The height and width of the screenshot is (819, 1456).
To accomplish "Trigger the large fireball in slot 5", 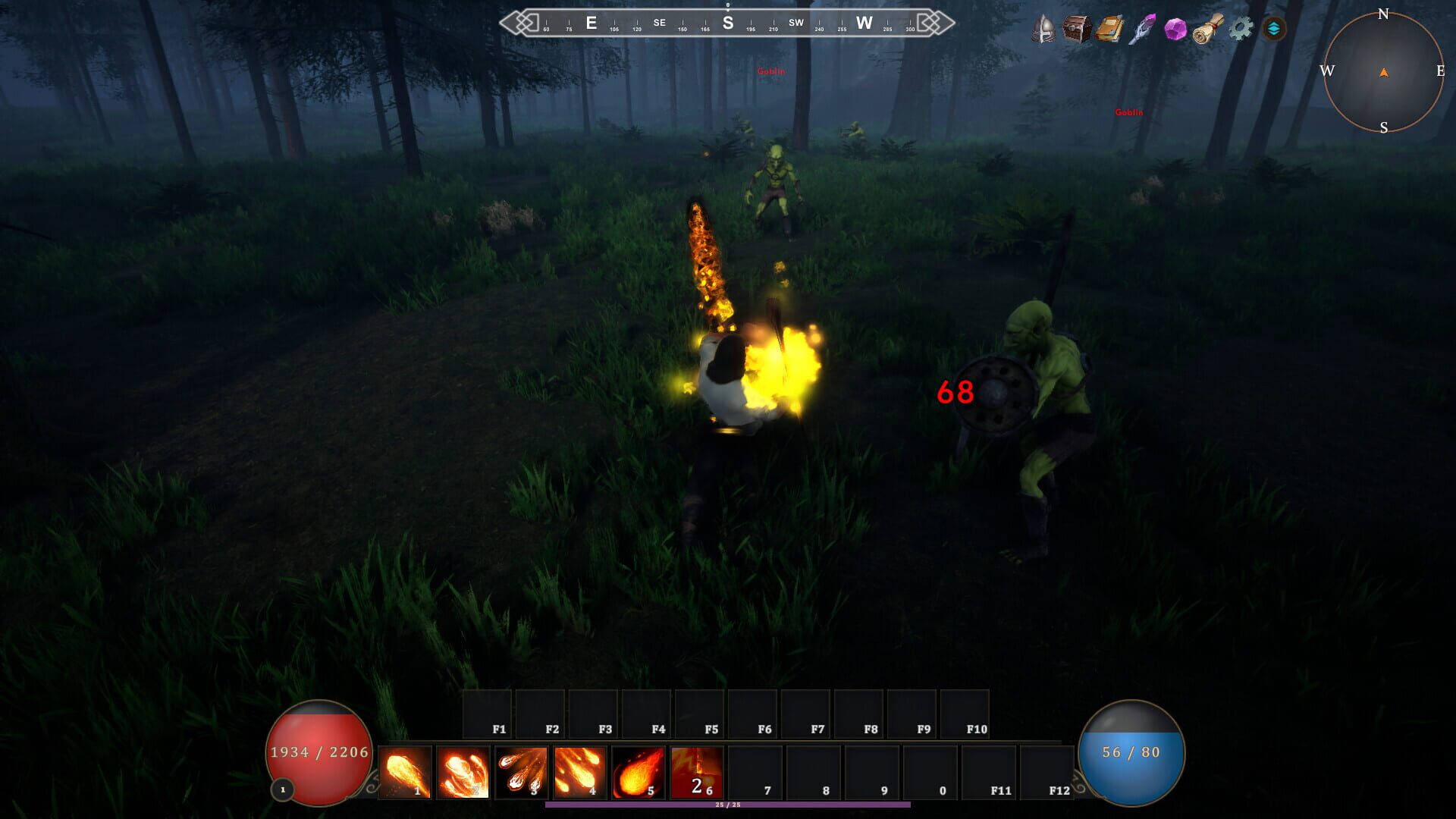I will tap(639, 772).
